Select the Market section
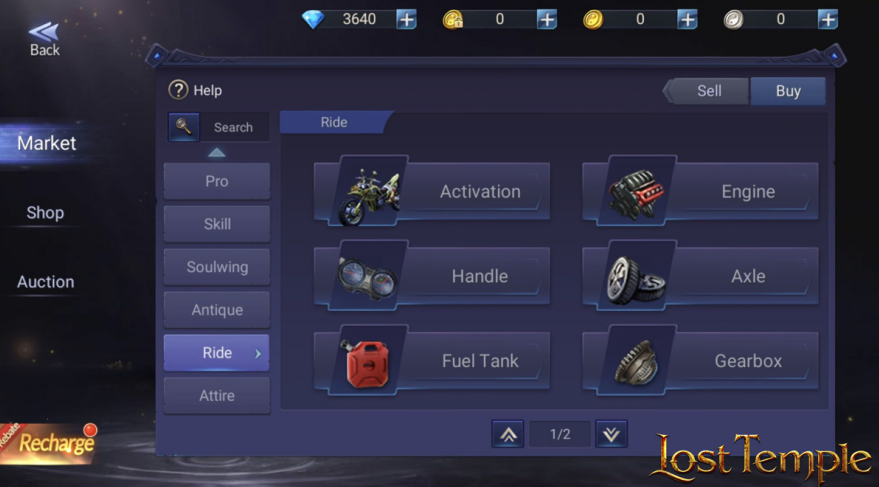The image size is (879, 487). pos(46,143)
